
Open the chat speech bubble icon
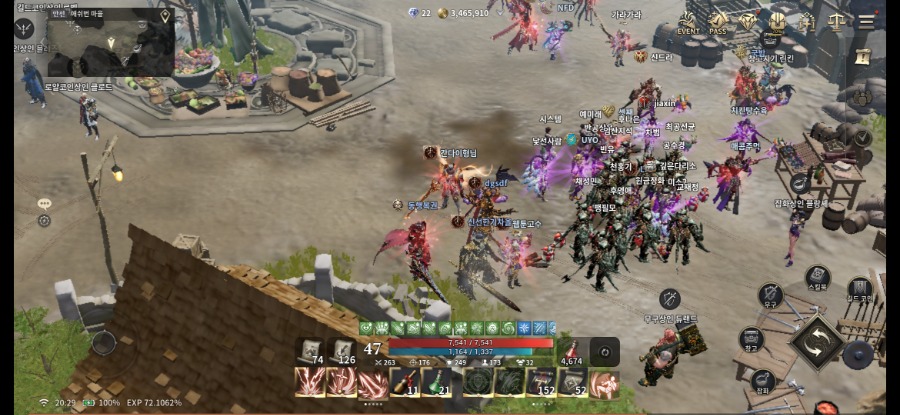44,203
